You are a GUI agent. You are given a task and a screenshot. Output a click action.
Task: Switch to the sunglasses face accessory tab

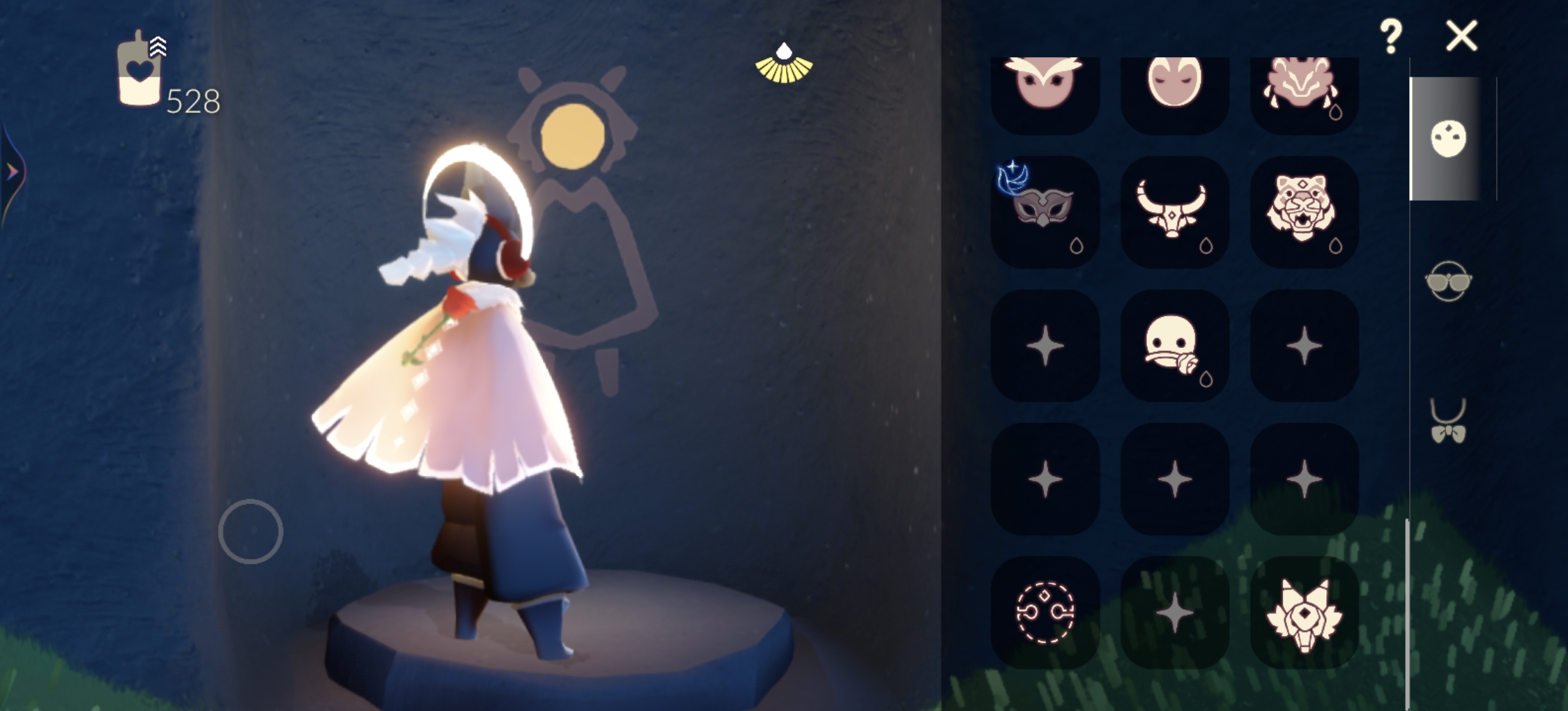tap(1448, 281)
